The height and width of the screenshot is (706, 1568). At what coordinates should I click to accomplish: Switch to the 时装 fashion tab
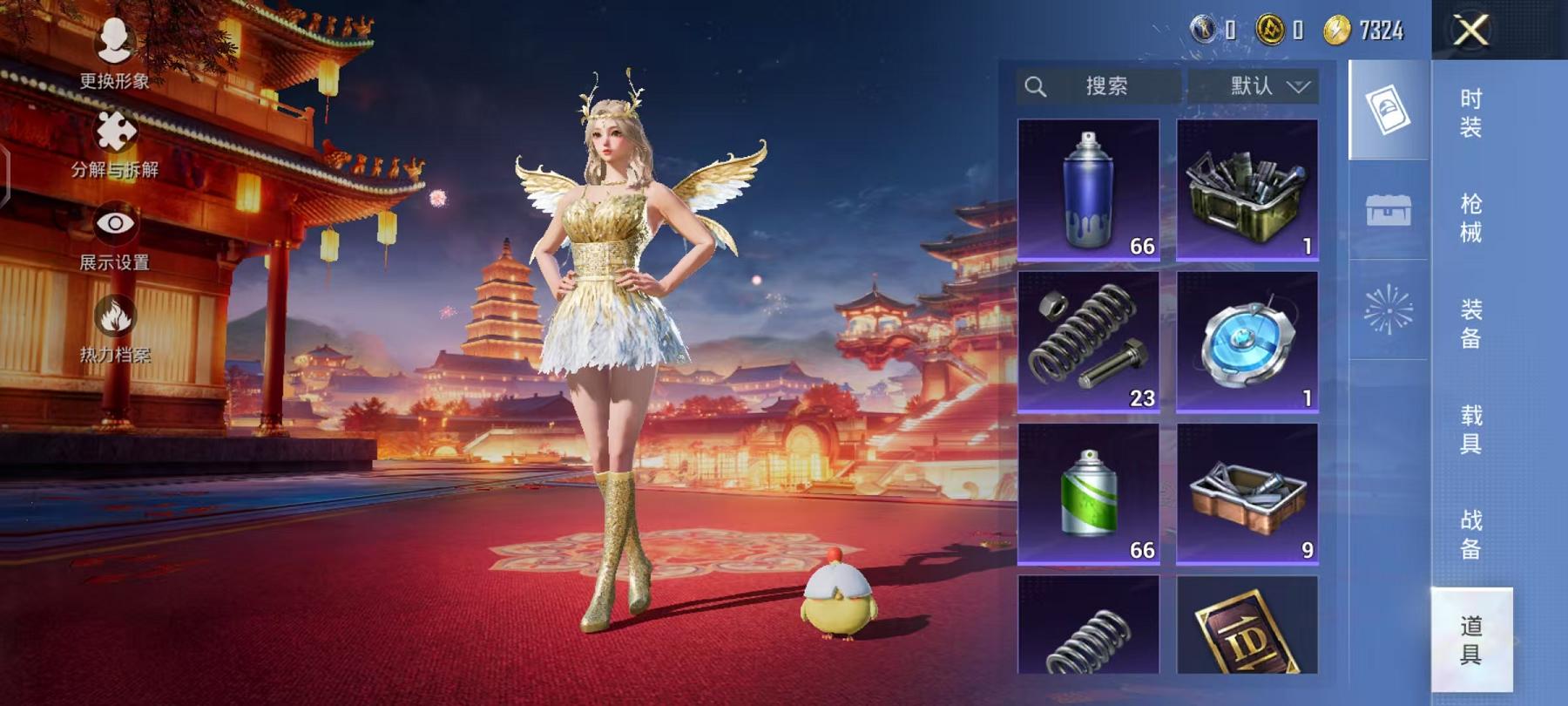1470,116
